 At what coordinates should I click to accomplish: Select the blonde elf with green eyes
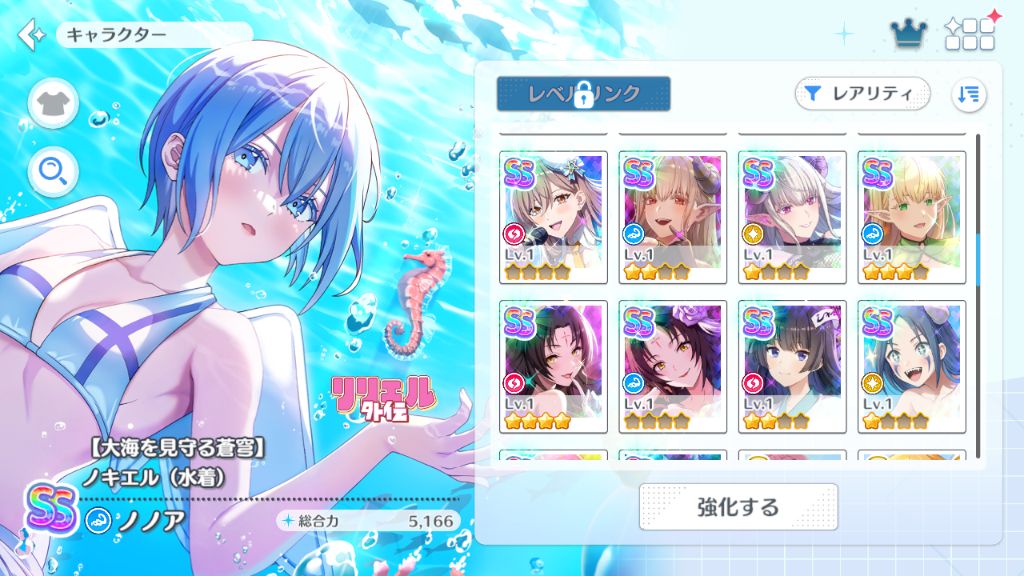[x=912, y=216]
